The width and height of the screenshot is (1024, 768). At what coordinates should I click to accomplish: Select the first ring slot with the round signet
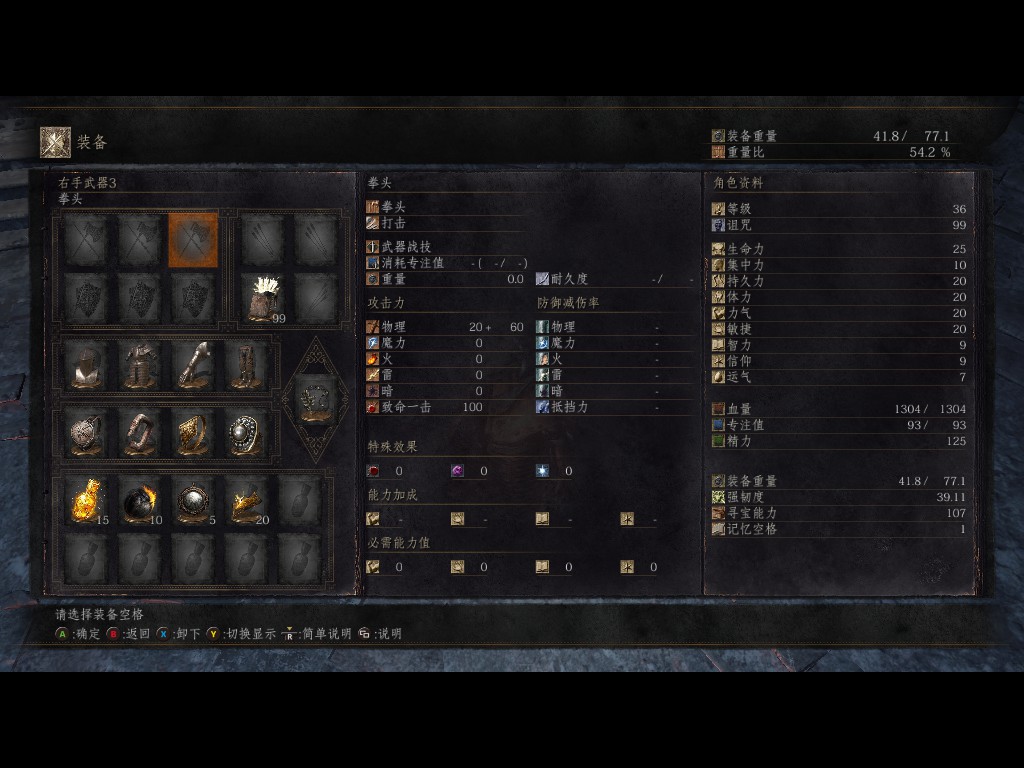pos(87,433)
